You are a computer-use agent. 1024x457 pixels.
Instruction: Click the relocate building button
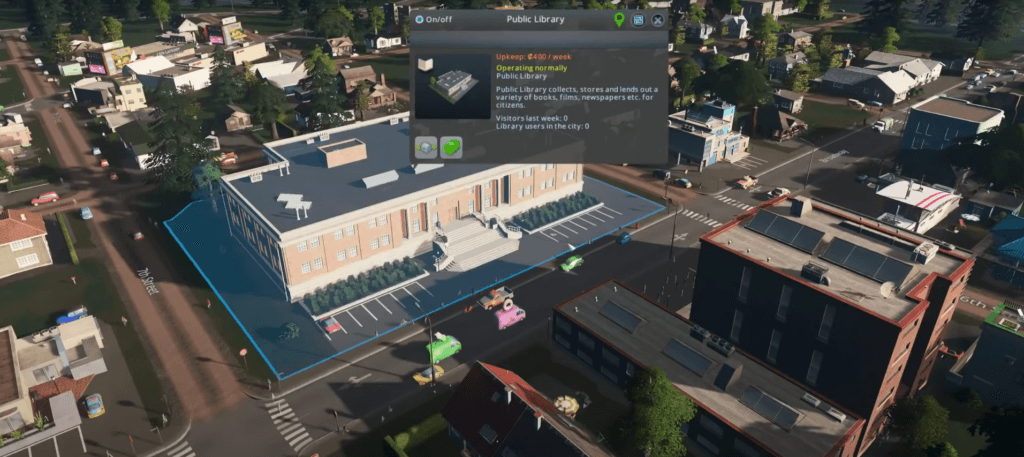(x=427, y=147)
